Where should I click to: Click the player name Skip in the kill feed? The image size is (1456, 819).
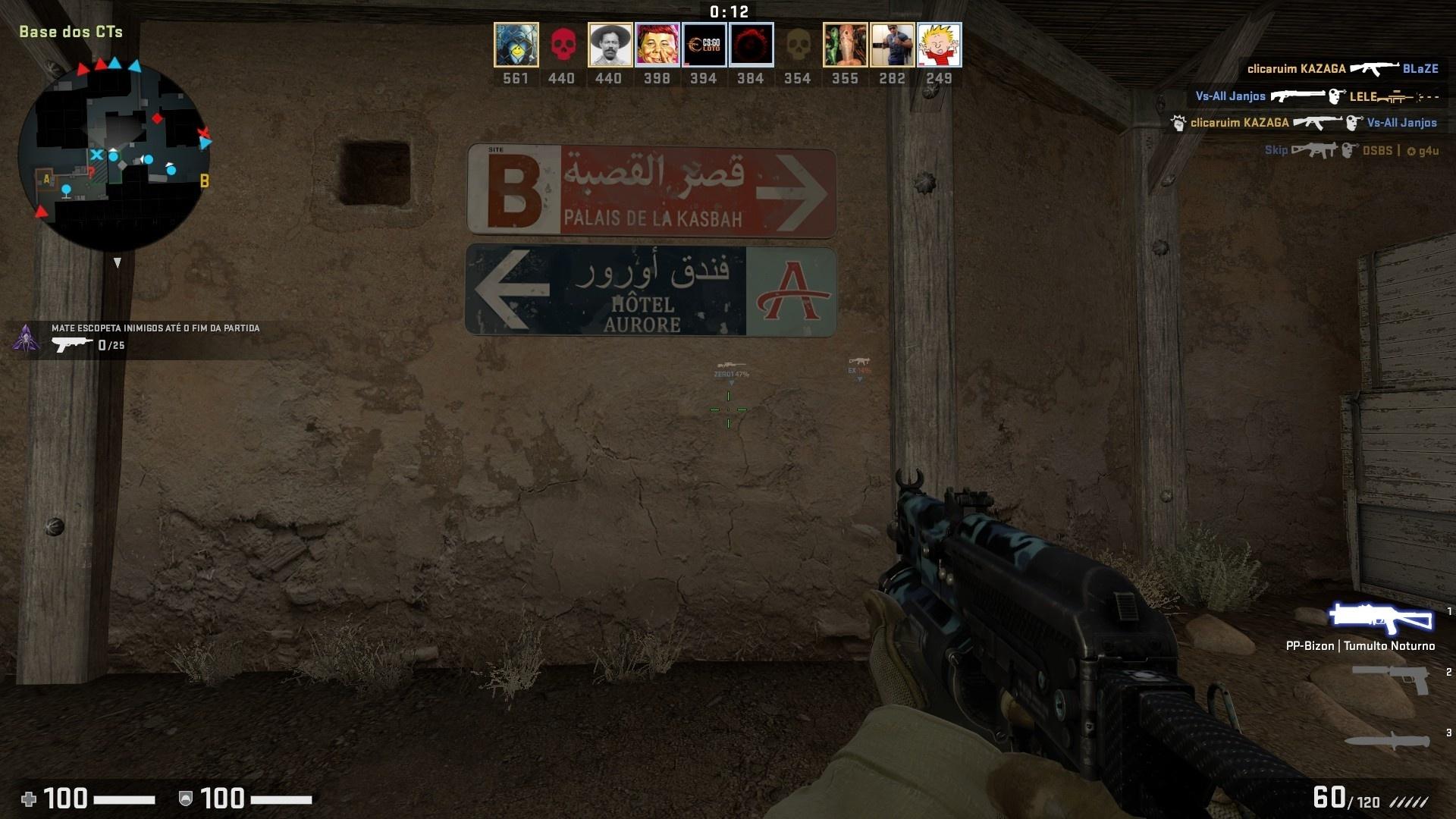[1275, 150]
